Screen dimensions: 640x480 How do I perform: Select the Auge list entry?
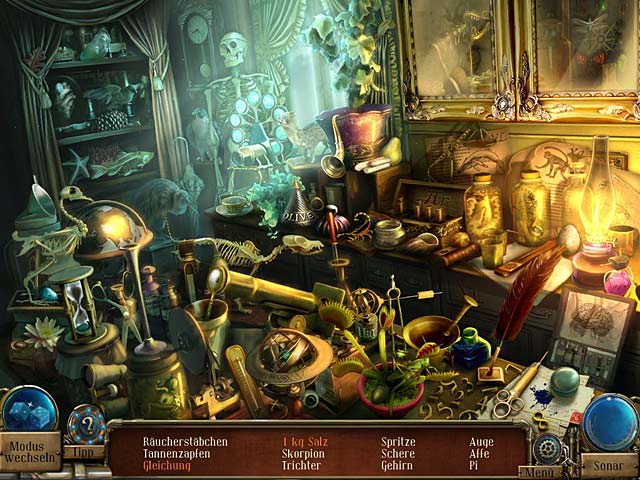(480, 441)
